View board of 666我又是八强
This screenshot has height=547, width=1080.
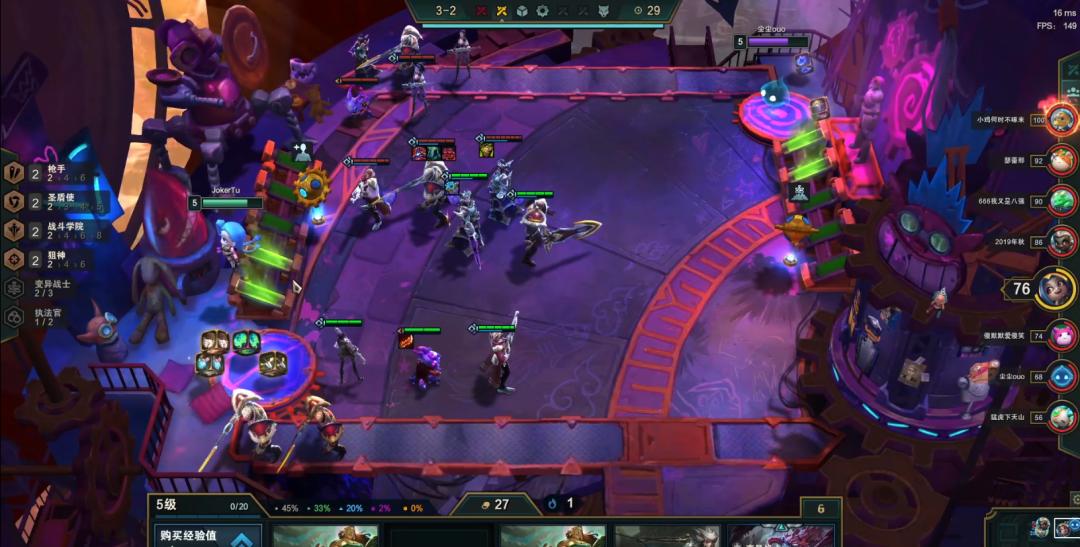(x=1062, y=200)
